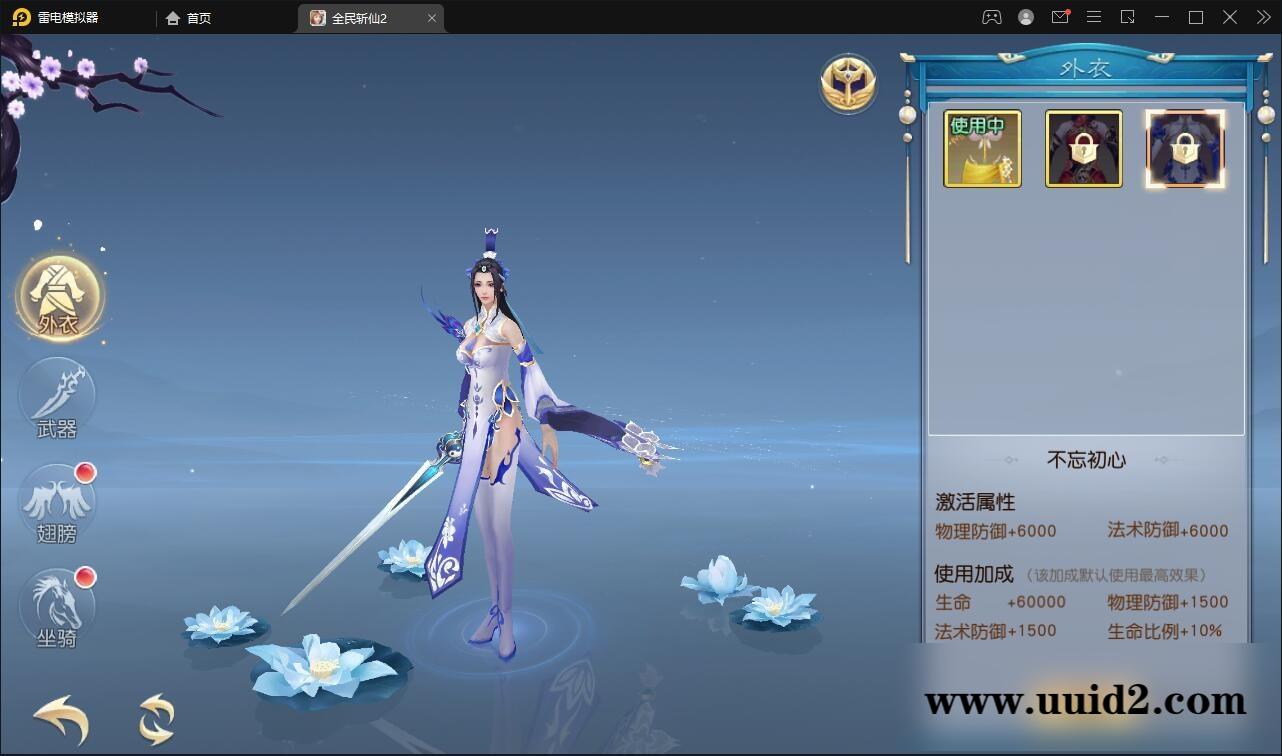This screenshot has height=756, width=1282.
Task: Open the emulator mail icon with red notification dot
Action: point(1060,17)
